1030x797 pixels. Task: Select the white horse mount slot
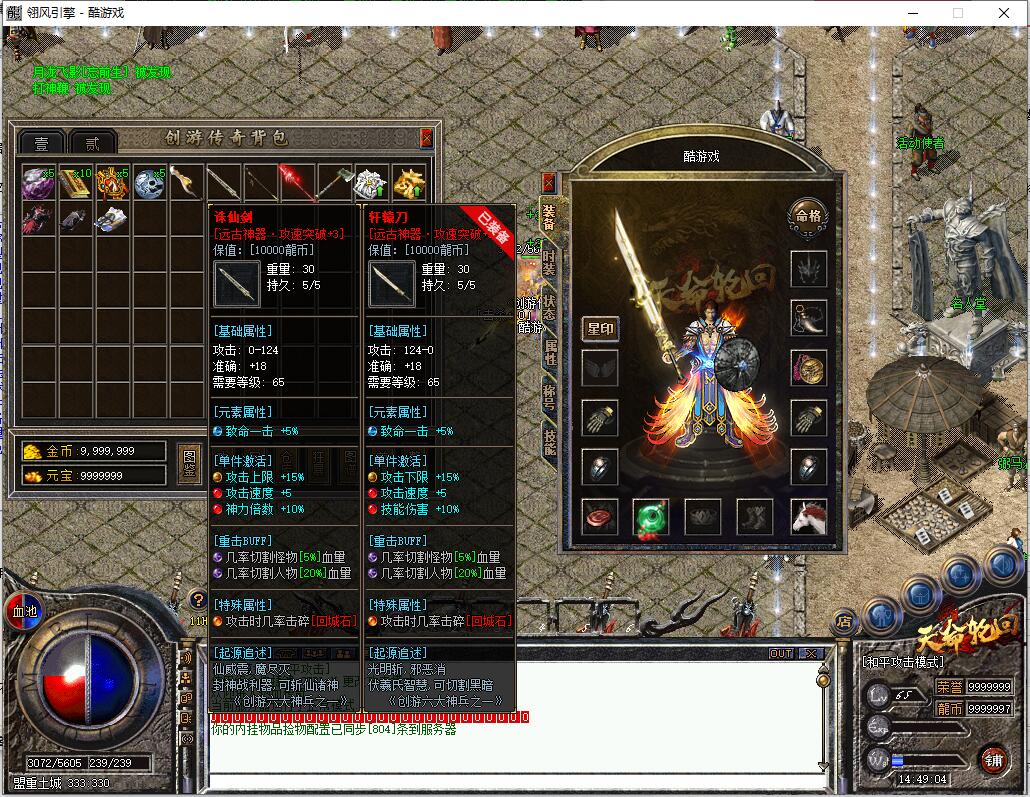(x=808, y=517)
